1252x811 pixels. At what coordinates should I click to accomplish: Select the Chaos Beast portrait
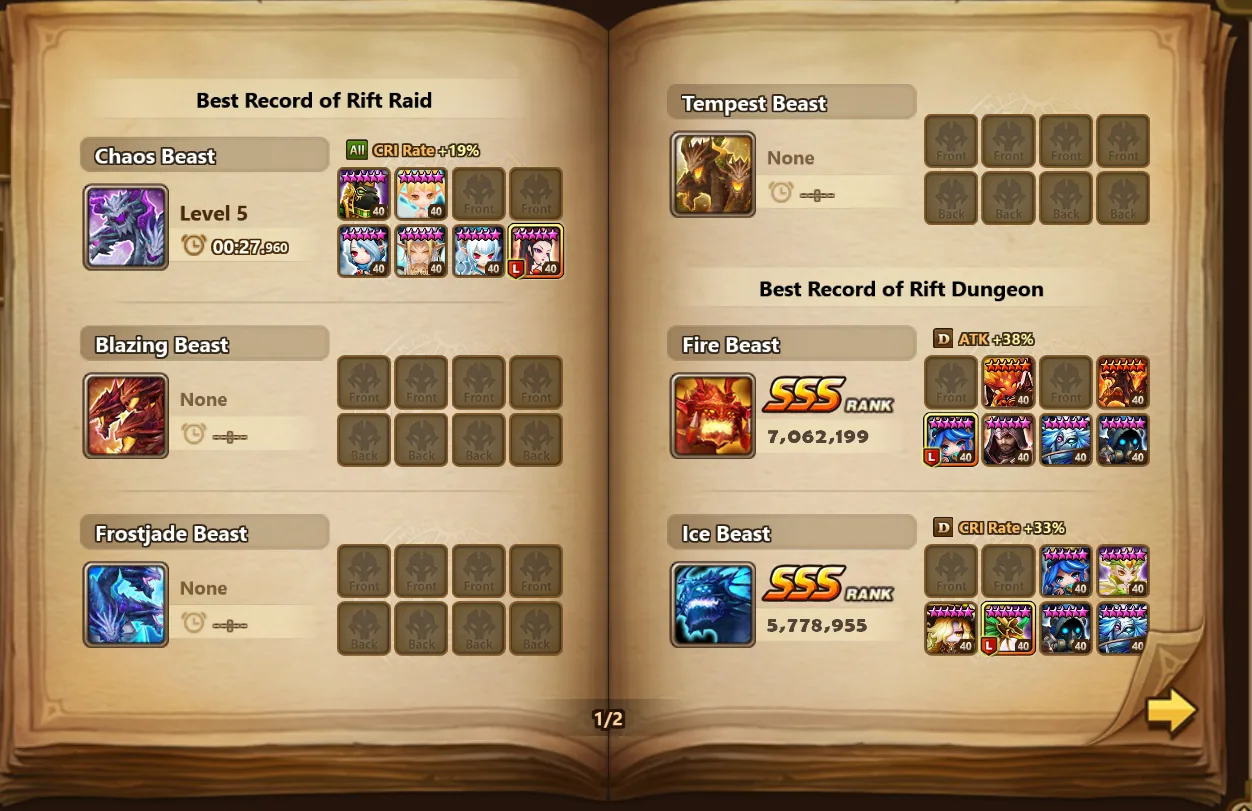(126, 227)
